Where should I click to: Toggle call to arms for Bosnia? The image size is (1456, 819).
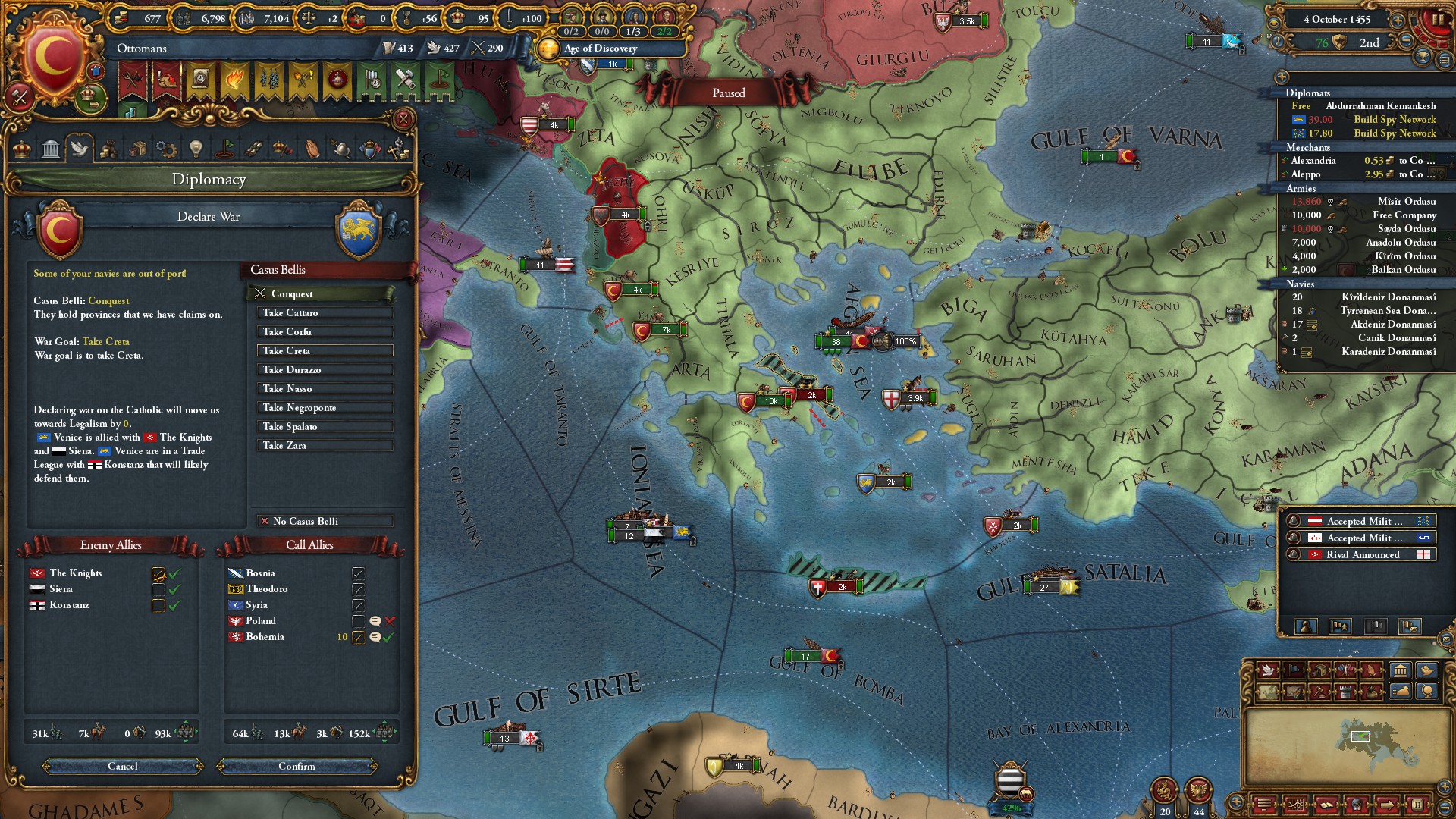pos(358,574)
